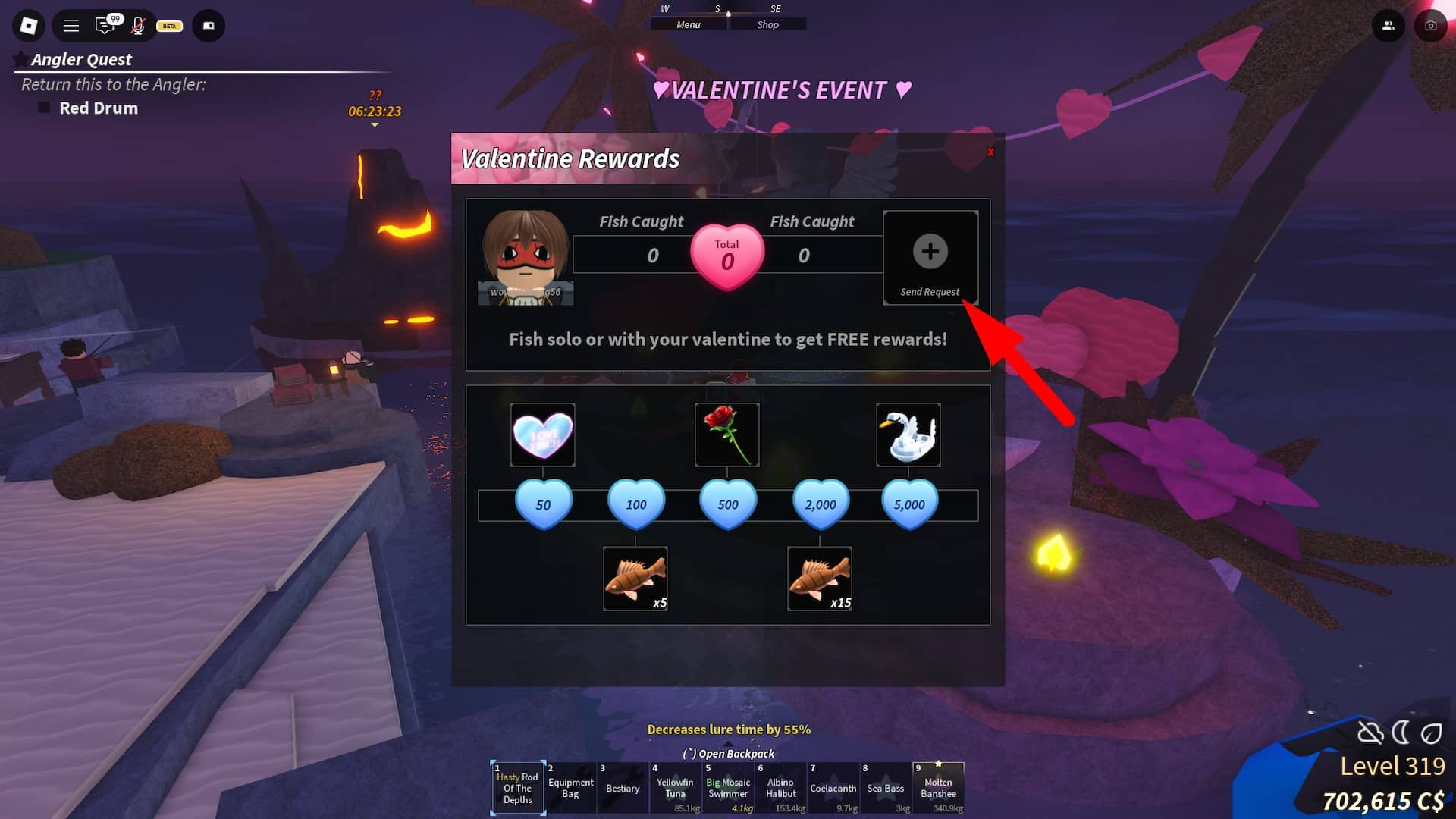Open the Bestiary hotbar slot

[622, 788]
